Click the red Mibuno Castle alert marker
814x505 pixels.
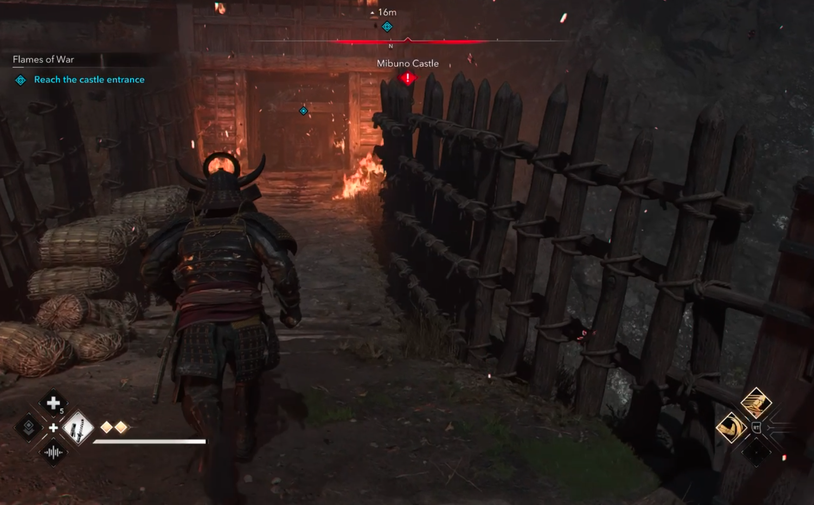[x=407, y=78]
